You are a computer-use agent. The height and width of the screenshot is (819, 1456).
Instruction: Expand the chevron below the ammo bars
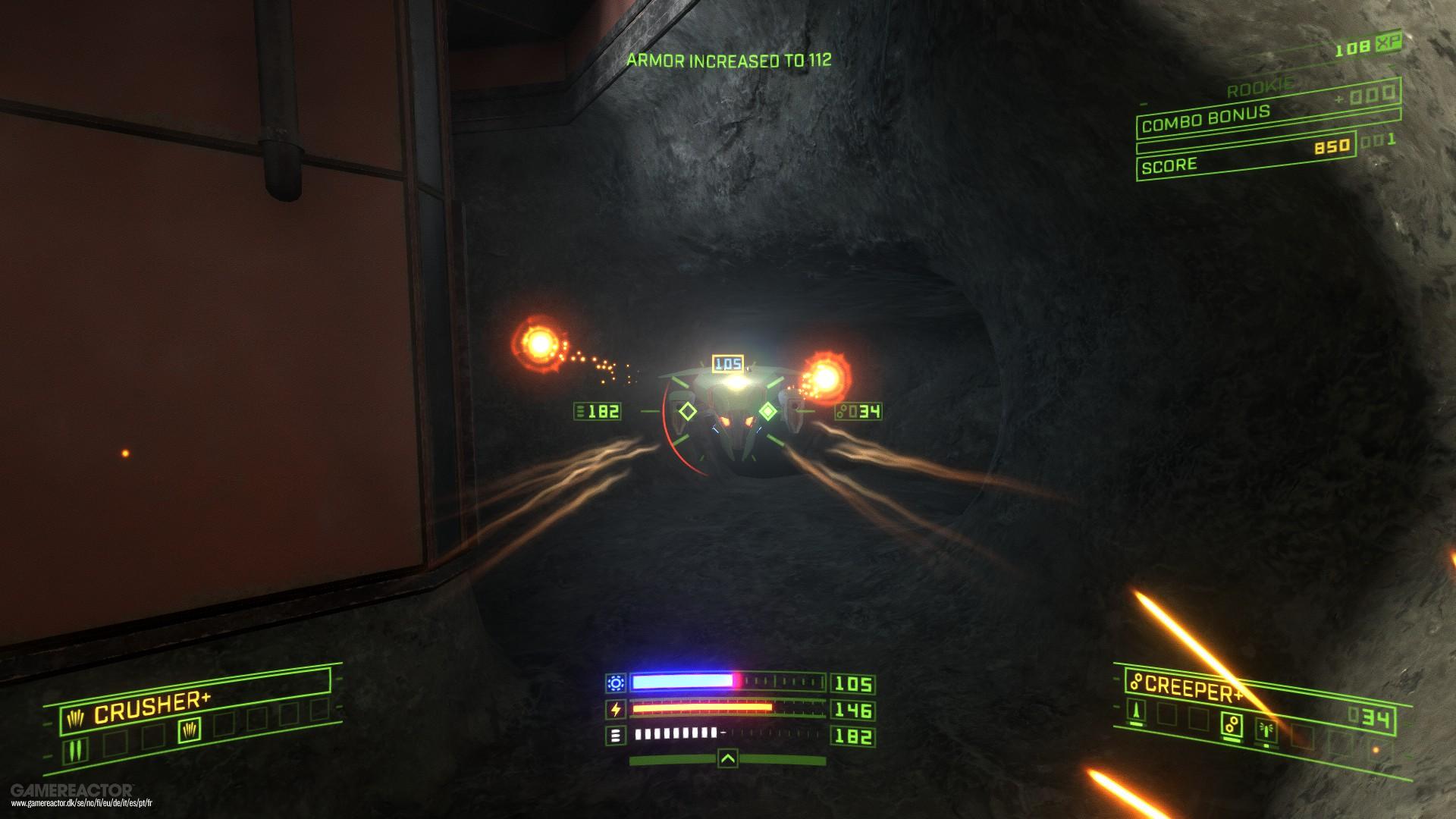pos(728,758)
